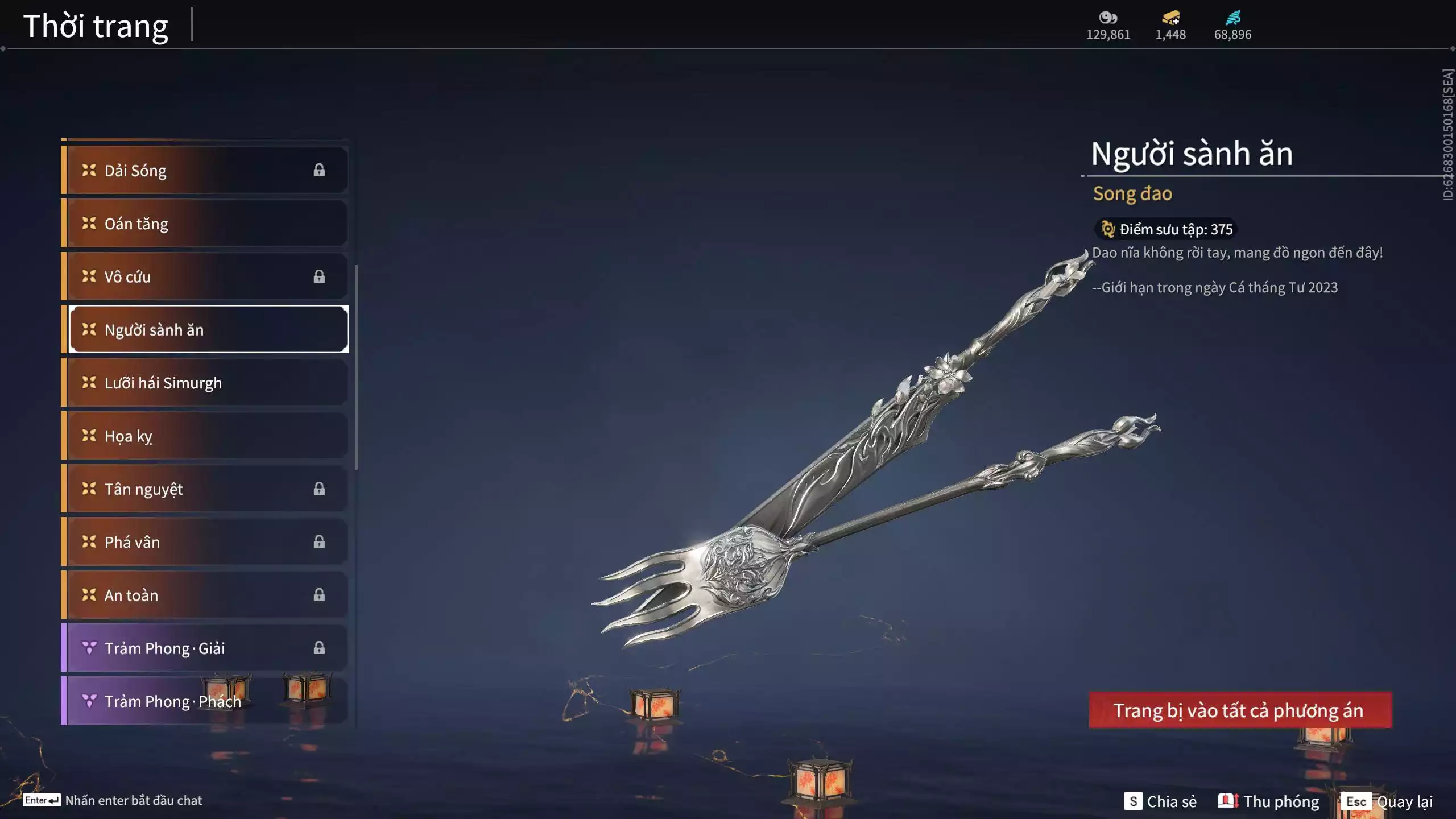Open the Phá vân skin entry
Image resolution: width=1456 pixels, height=819 pixels.
(x=205, y=542)
